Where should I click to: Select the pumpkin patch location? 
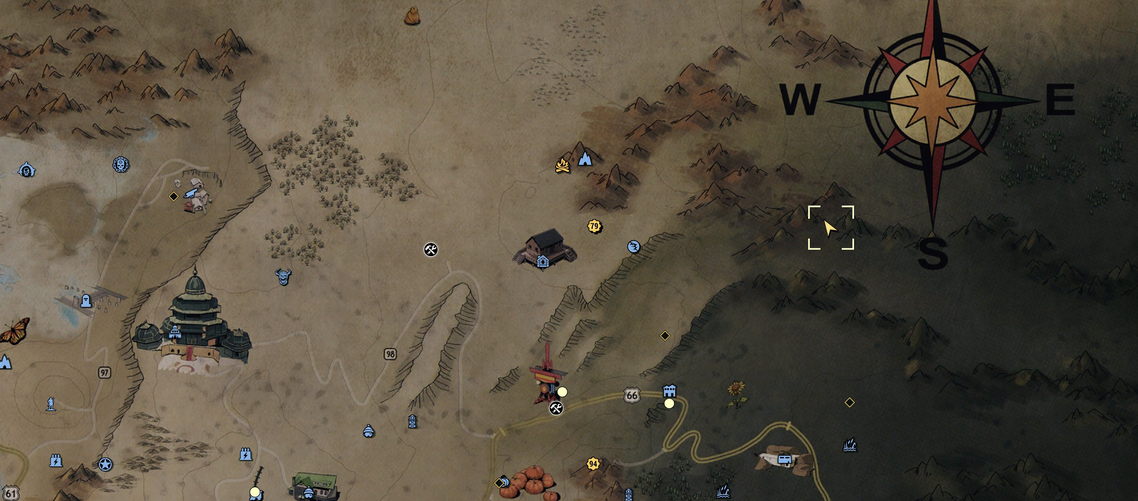[x=530, y=480]
